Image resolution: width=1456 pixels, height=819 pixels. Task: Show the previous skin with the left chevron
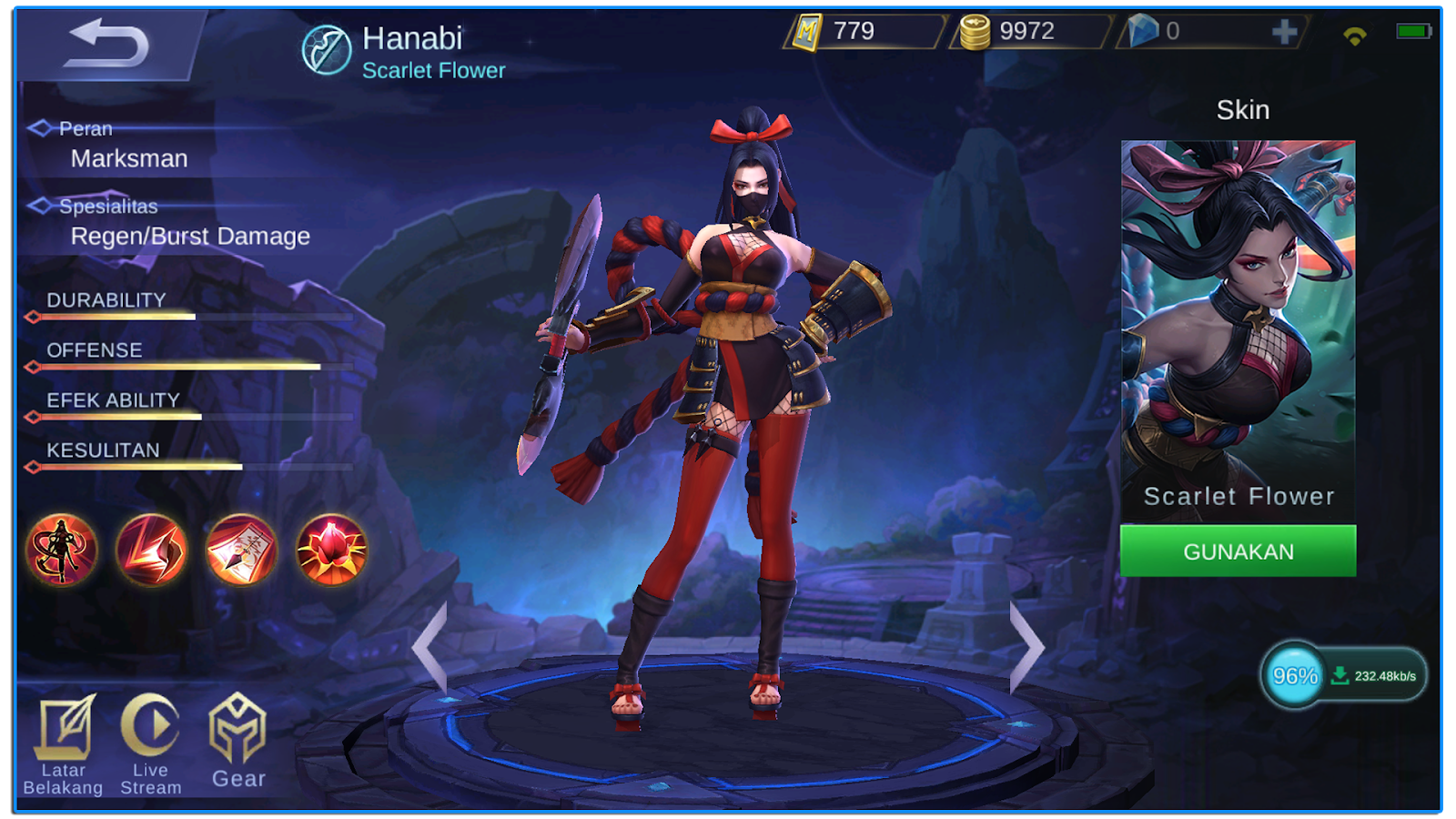click(x=431, y=646)
